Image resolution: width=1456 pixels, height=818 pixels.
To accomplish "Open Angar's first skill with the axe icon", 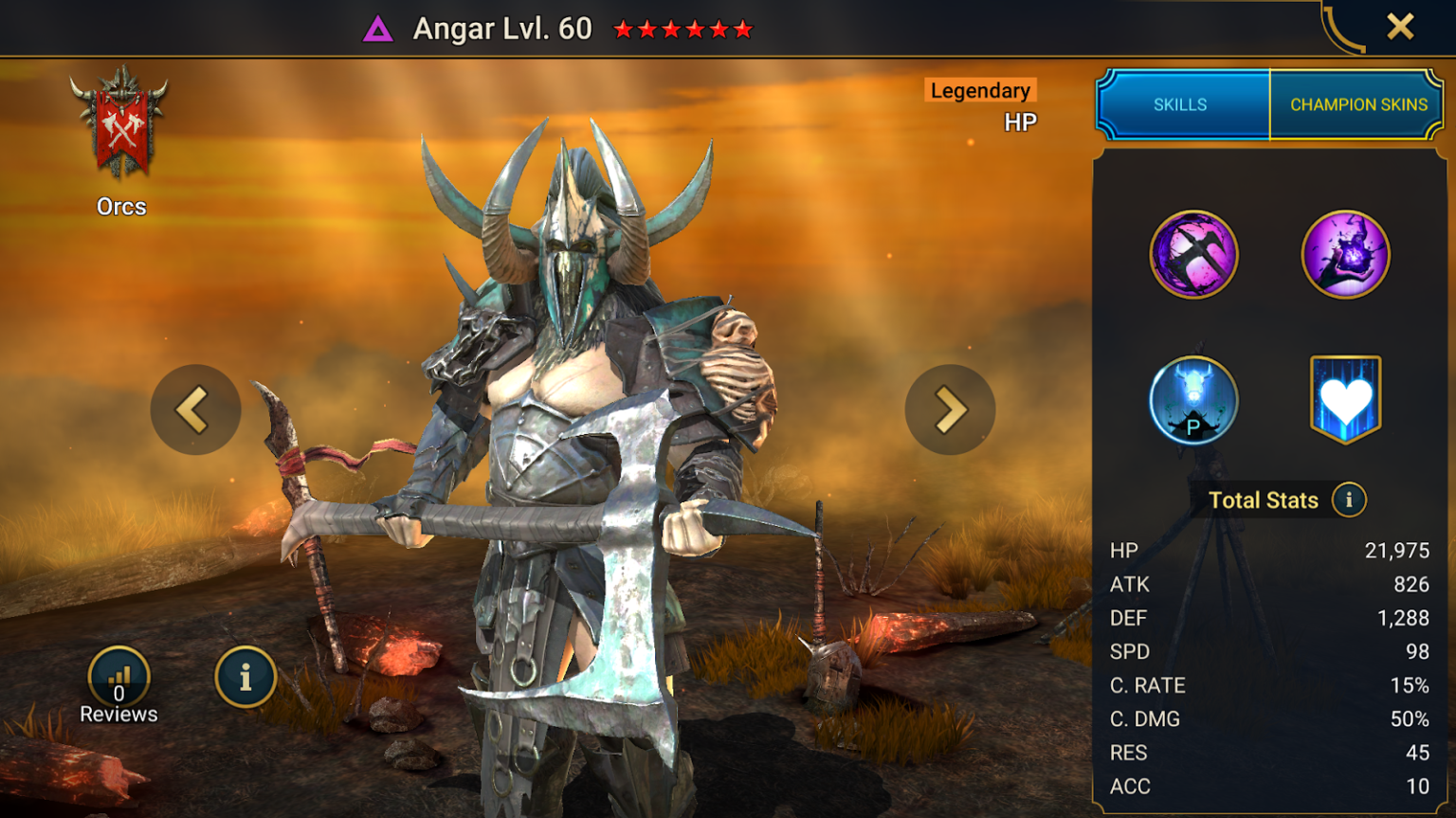I will pos(1195,254).
